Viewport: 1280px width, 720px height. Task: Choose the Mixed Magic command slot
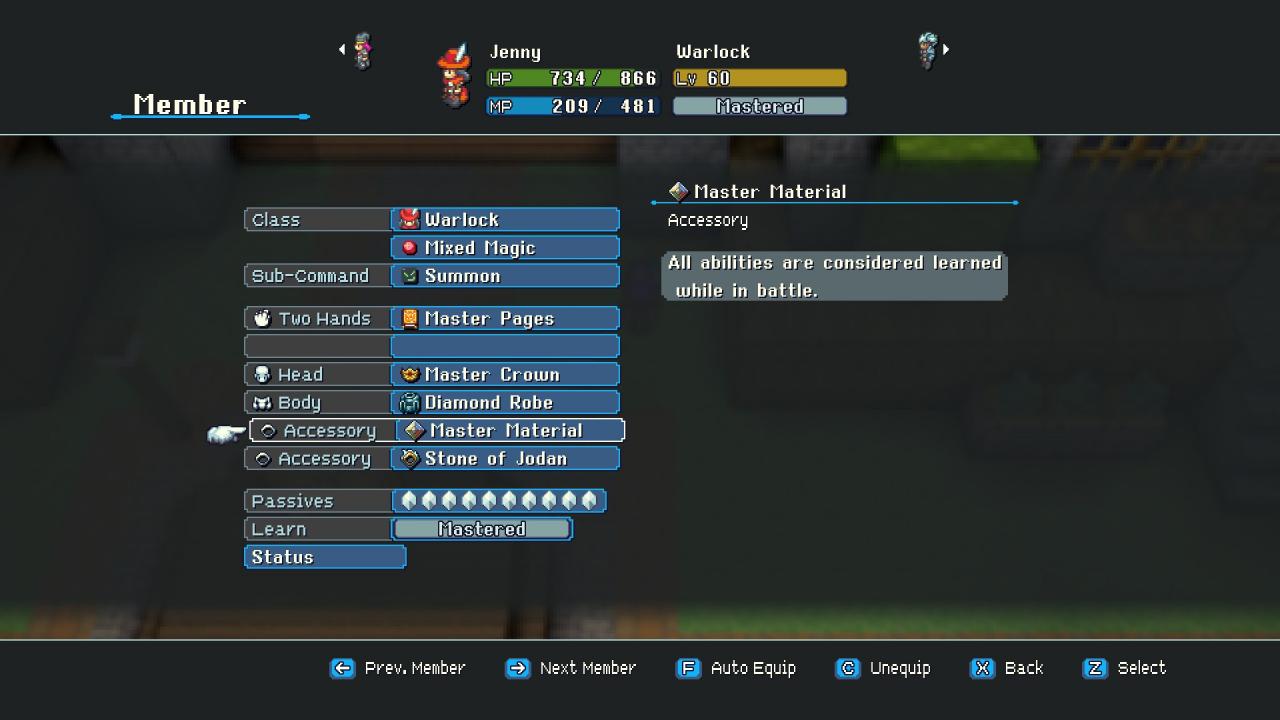pyautogui.click(x=505, y=248)
